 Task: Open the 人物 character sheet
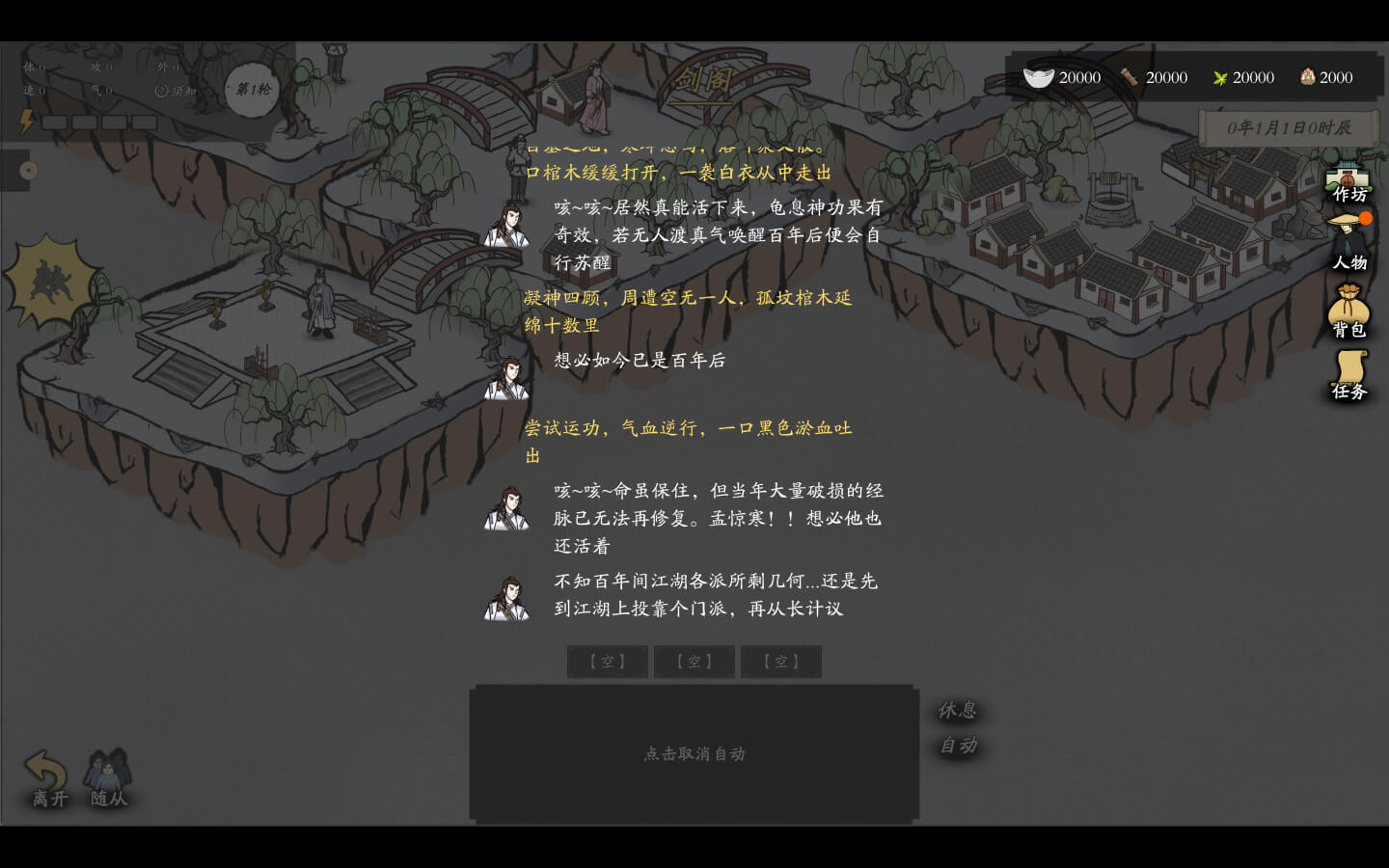coord(1348,245)
